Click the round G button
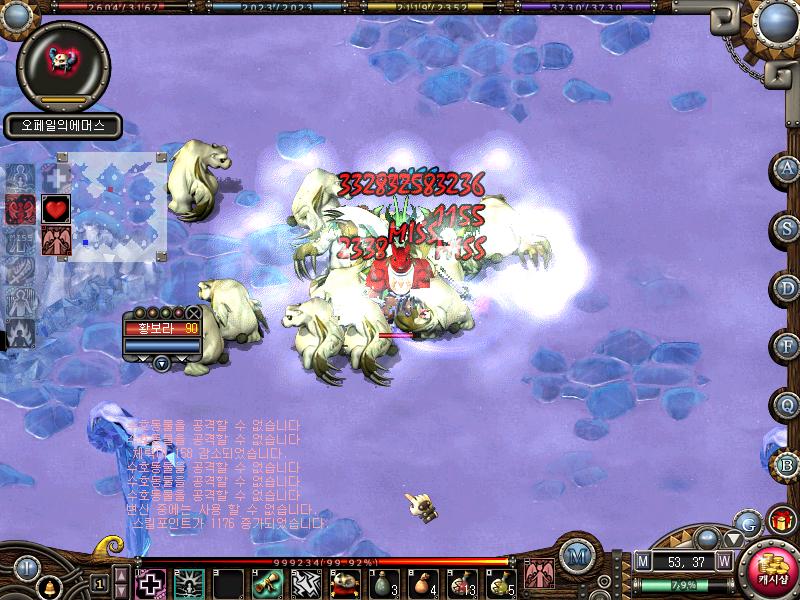800x600 pixels. 747,522
